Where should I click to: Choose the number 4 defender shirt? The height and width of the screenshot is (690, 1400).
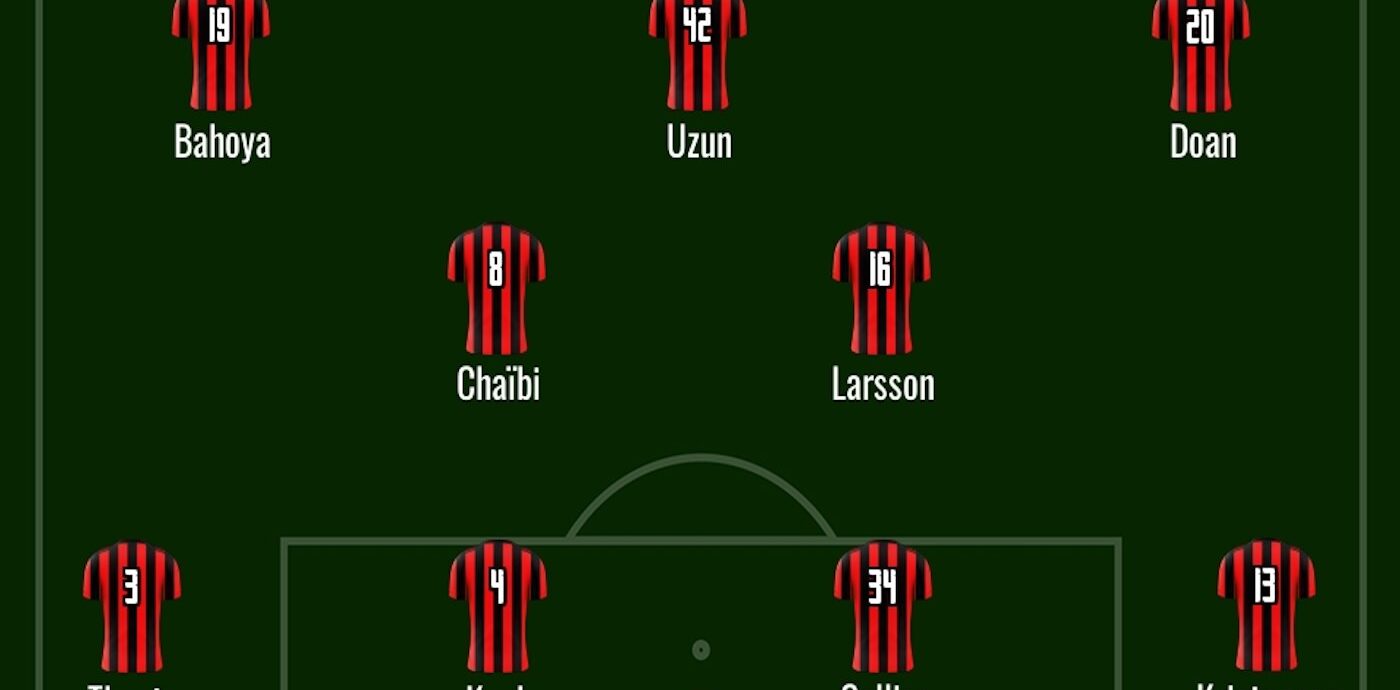point(497,606)
